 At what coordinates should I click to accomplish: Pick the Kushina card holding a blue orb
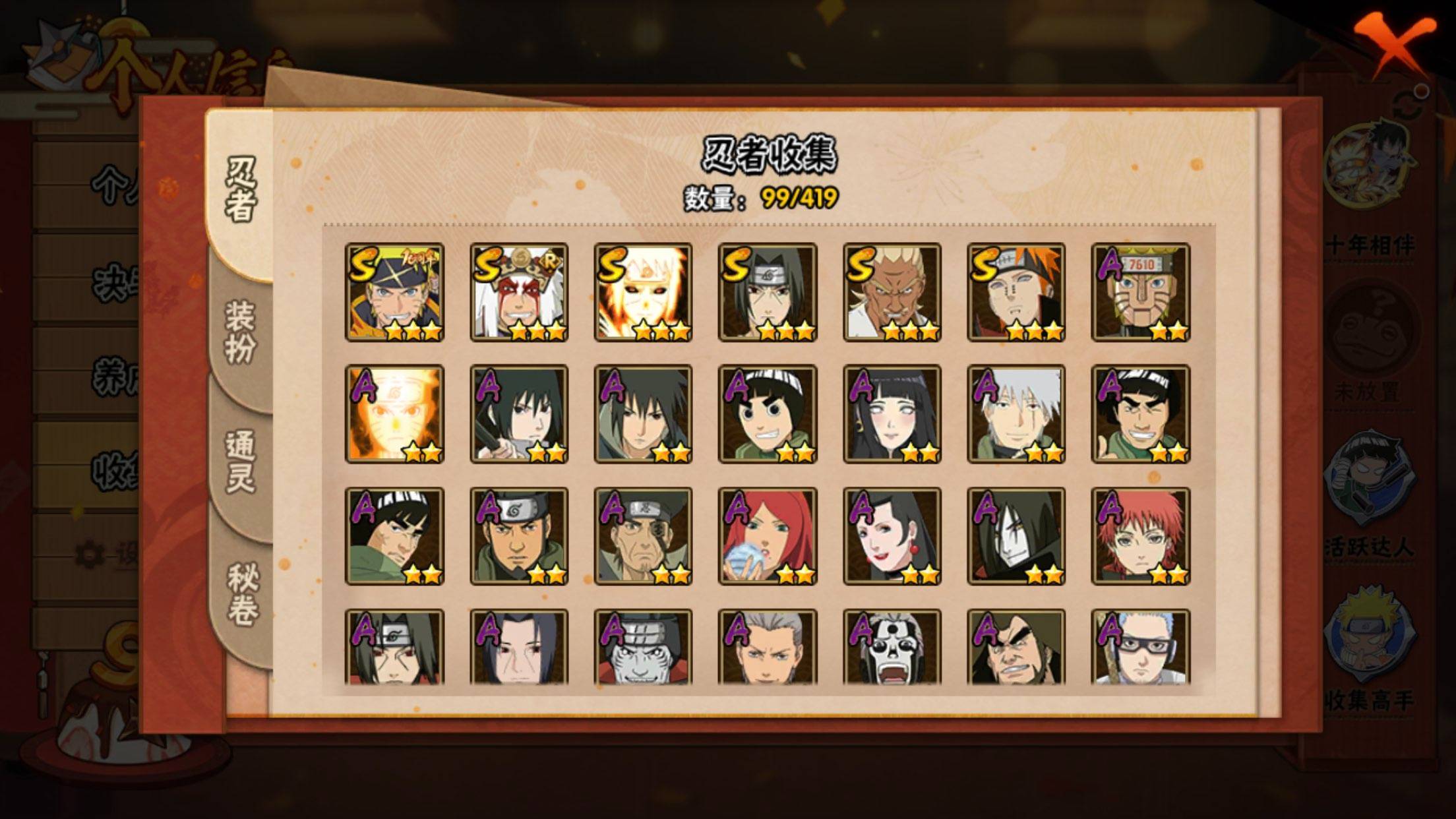click(x=768, y=536)
